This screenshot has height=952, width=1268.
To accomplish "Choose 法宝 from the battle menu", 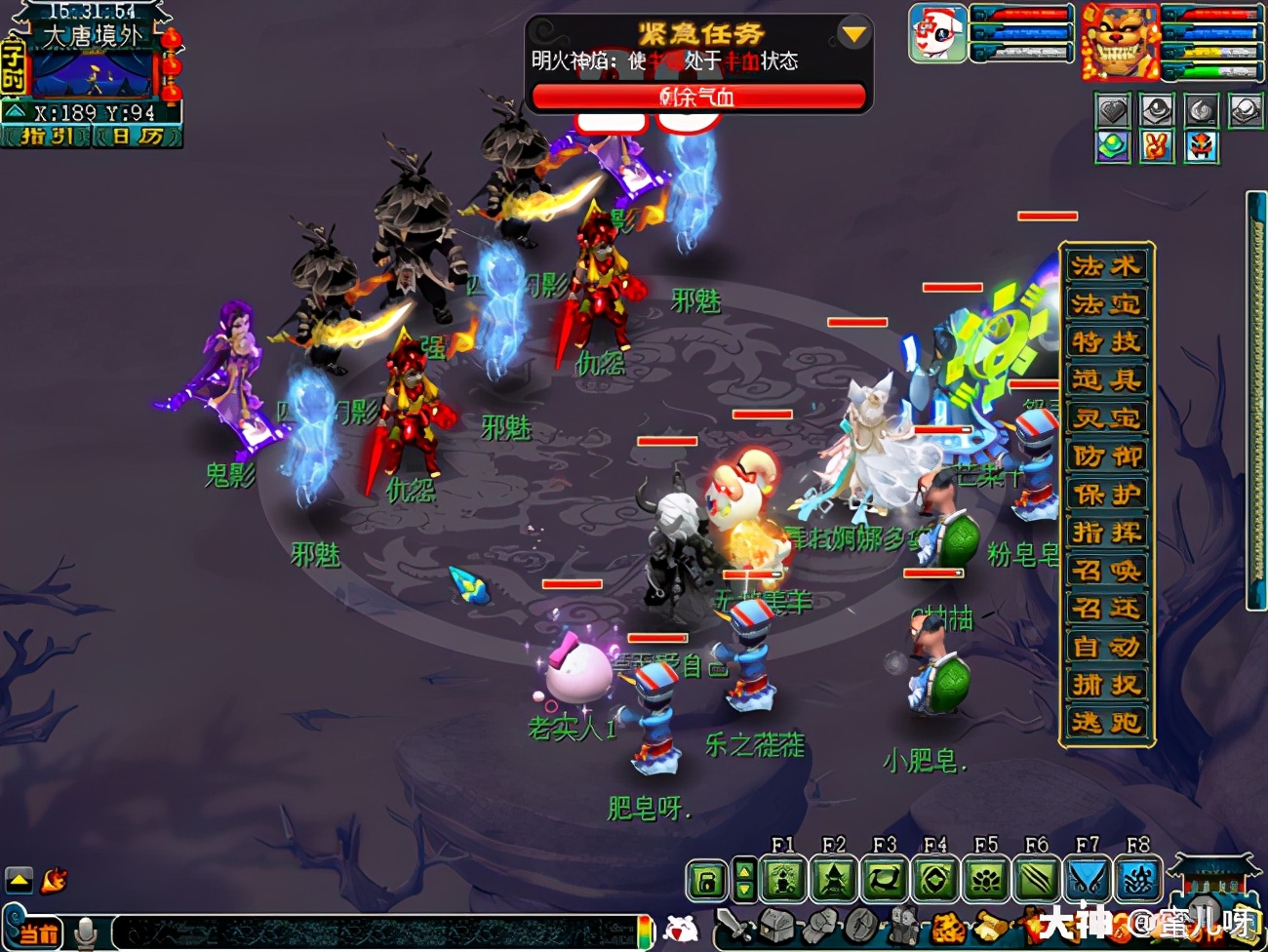I will point(1106,304).
